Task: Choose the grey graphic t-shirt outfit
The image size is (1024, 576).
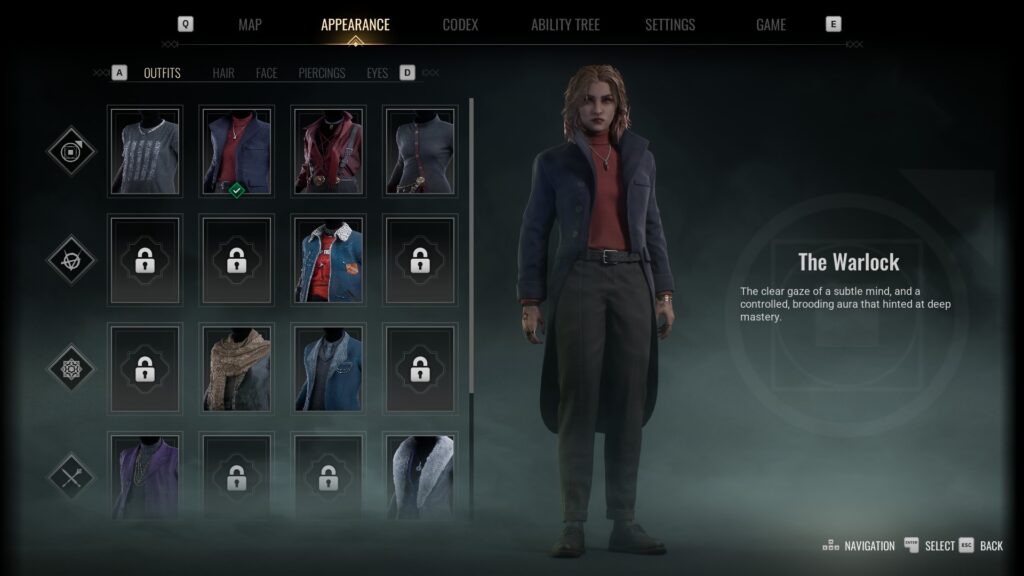Action: (145, 151)
